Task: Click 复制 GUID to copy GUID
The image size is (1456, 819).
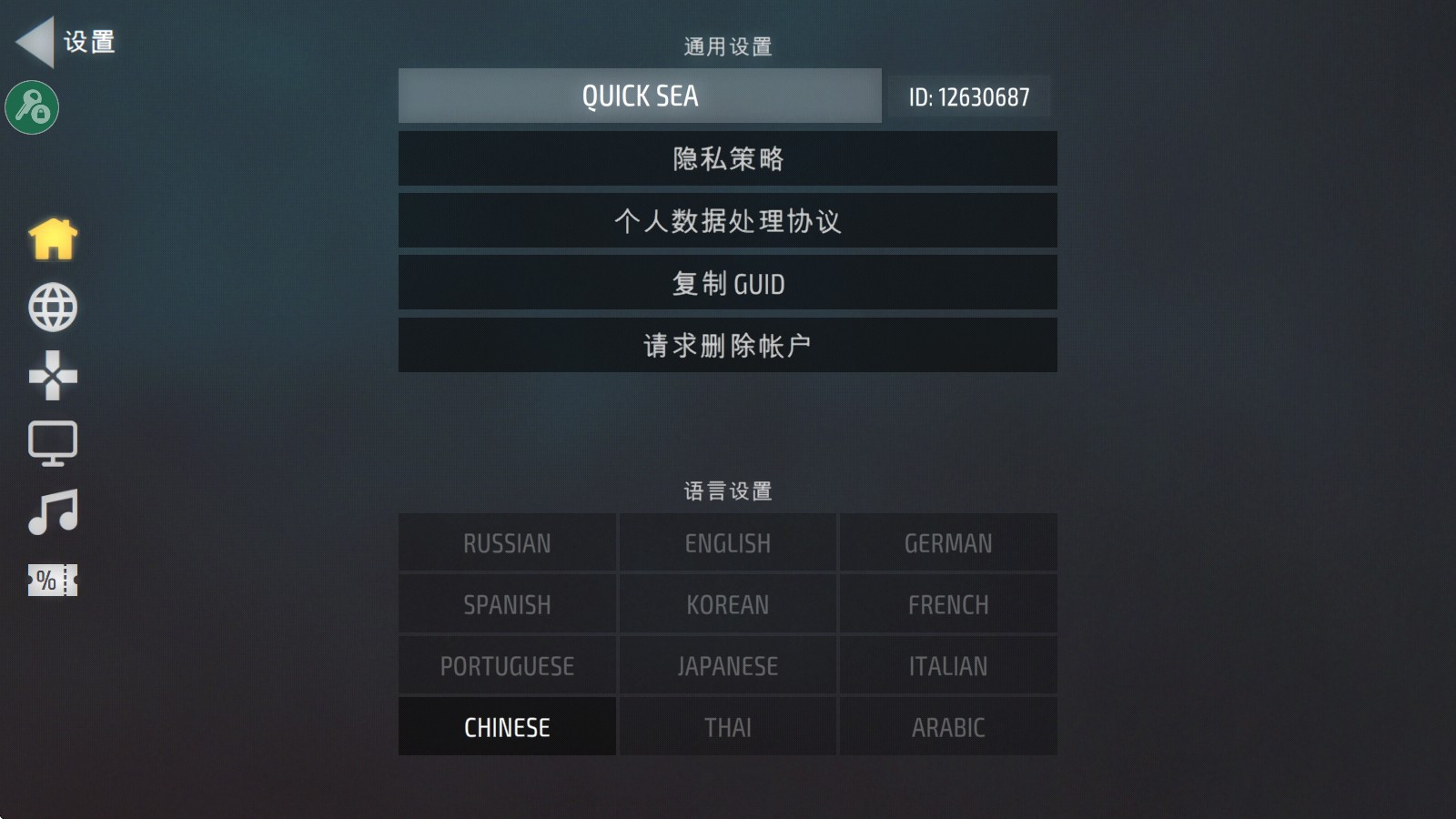Action: [x=726, y=282]
